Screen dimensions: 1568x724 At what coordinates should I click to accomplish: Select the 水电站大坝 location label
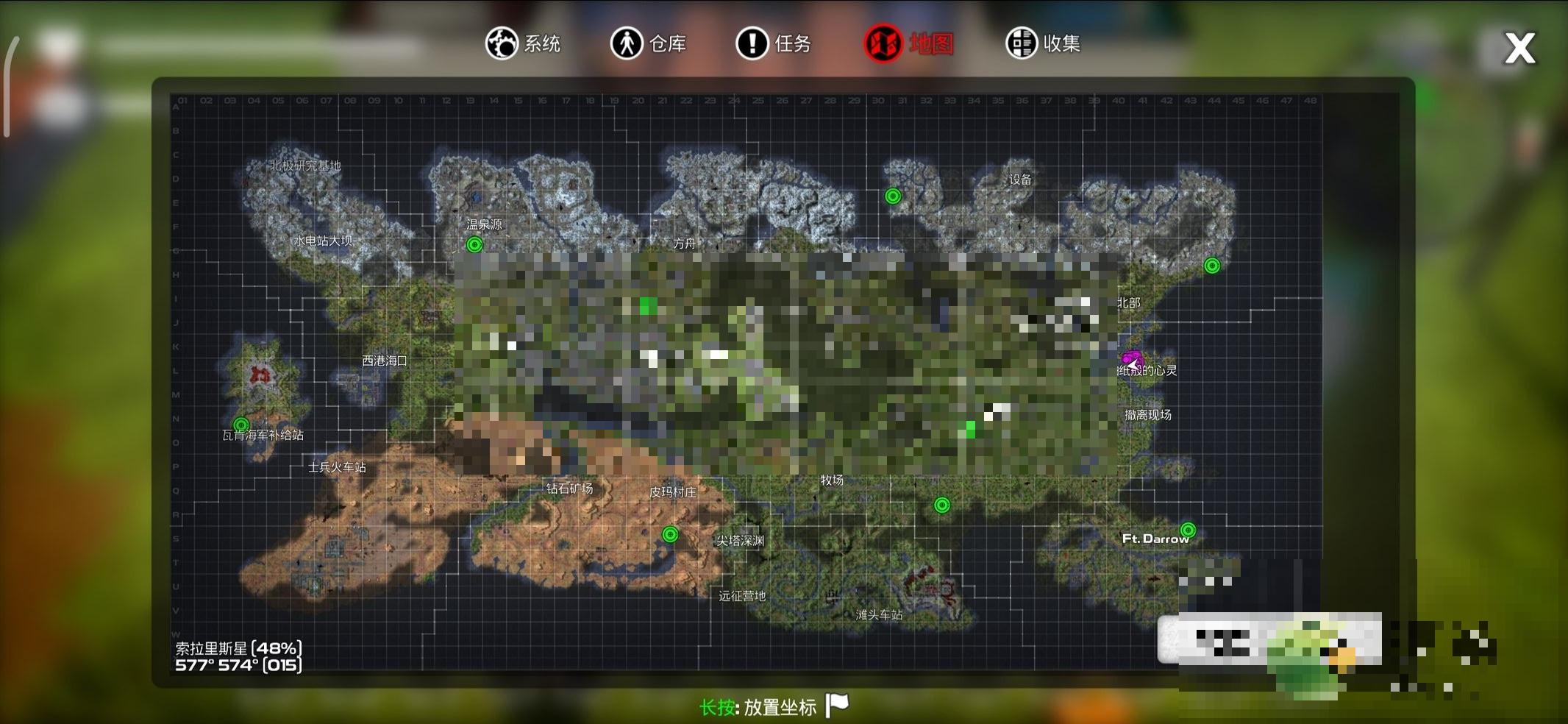coord(324,241)
